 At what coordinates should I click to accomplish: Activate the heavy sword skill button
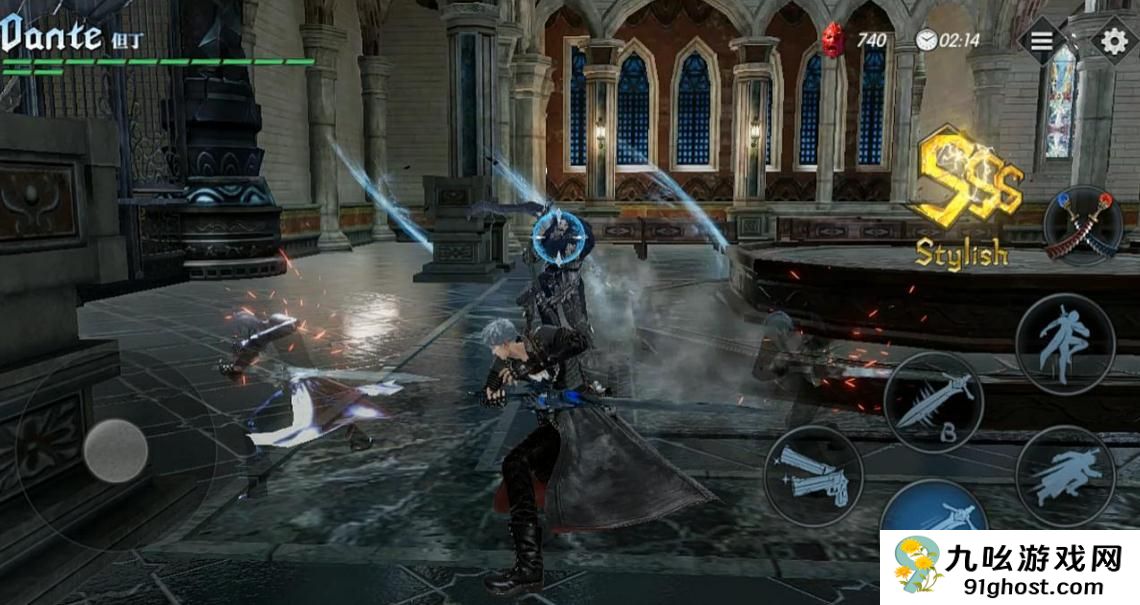pos(933,400)
